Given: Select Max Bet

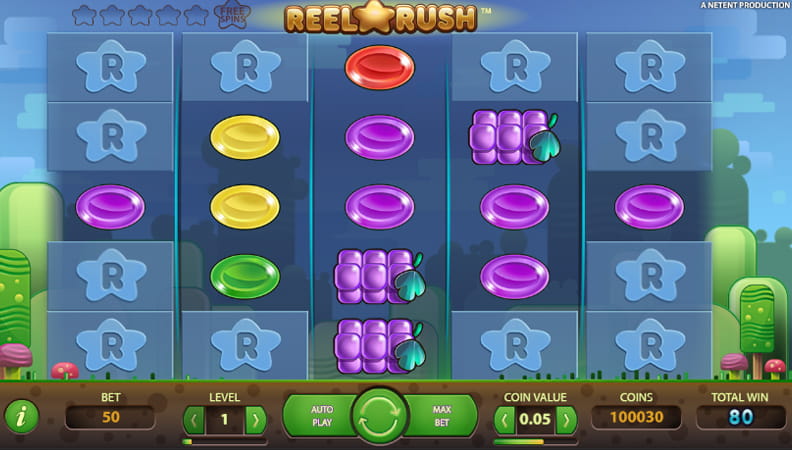Looking at the screenshot, I should tap(441, 416).
